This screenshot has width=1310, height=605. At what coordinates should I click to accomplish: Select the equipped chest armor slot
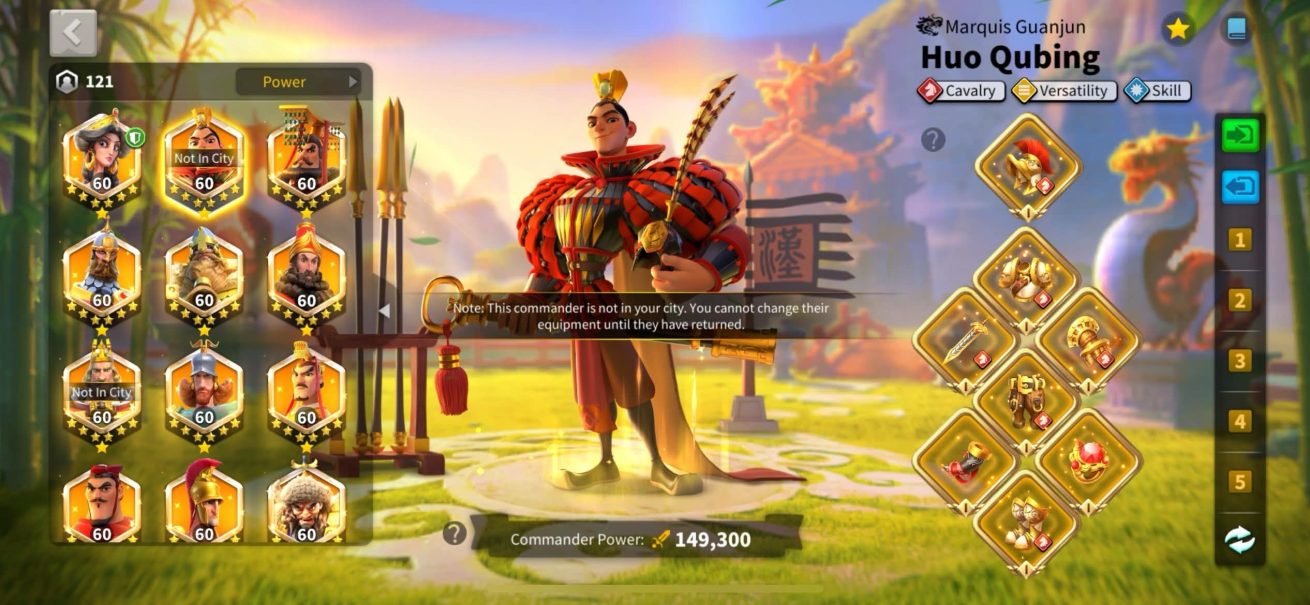pyautogui.click(x=1026, y=277)
